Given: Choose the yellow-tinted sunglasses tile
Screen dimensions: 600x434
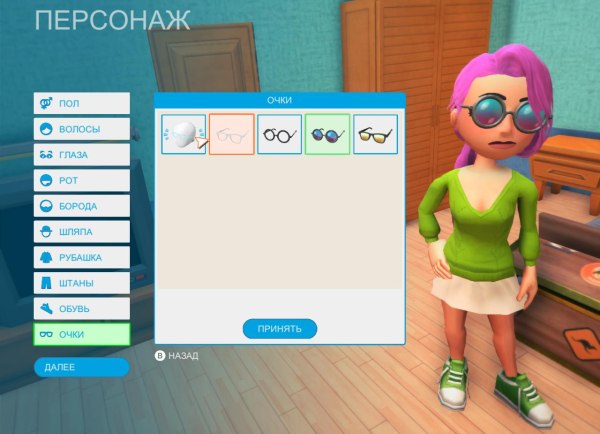Looking at the screenshot, I should click(x=375, y=134).
